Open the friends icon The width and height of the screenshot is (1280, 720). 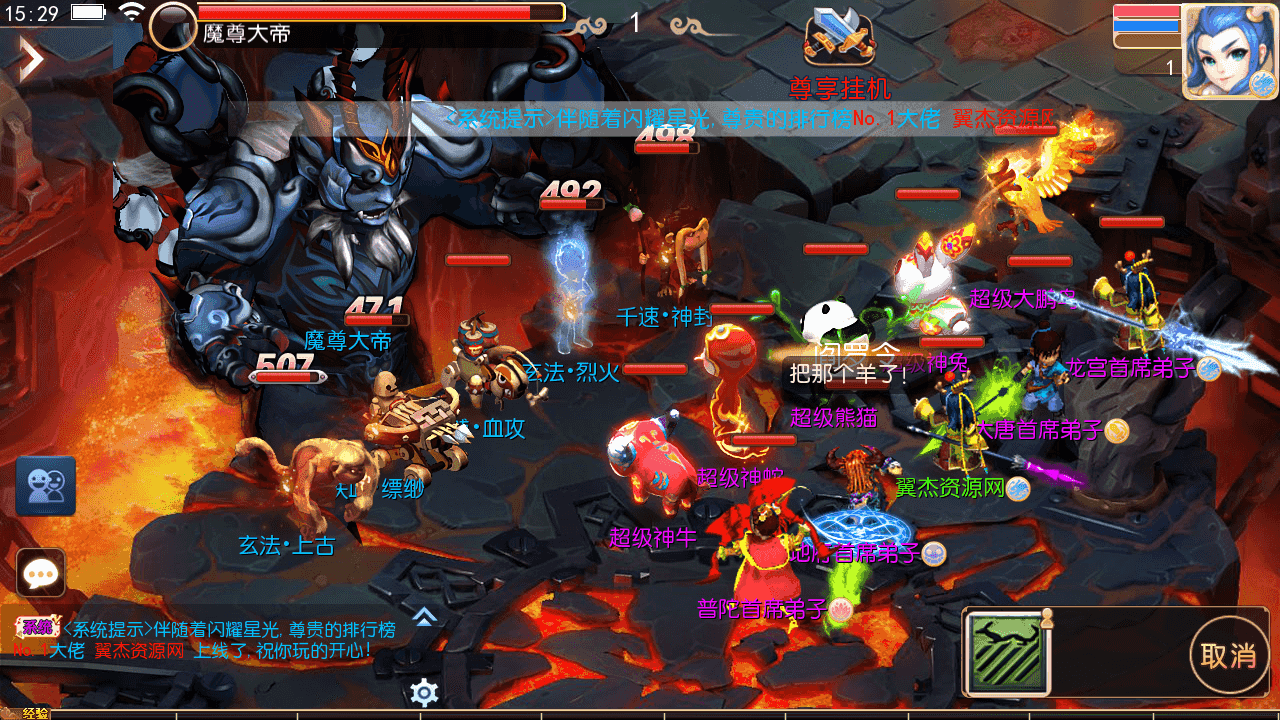point(45,486)
